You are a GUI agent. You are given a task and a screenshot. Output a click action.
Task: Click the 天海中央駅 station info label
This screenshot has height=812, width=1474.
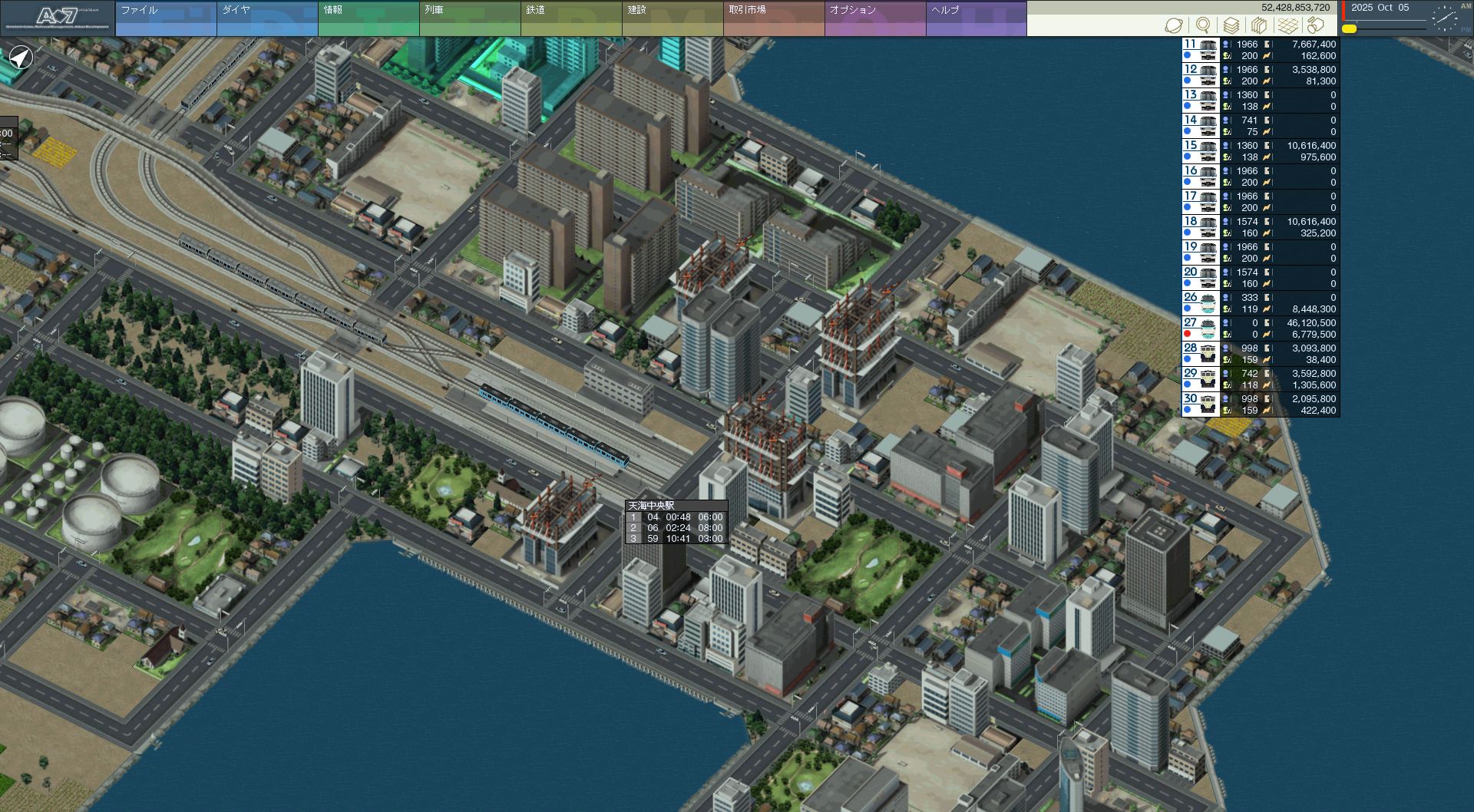click(x=651, y=506)
